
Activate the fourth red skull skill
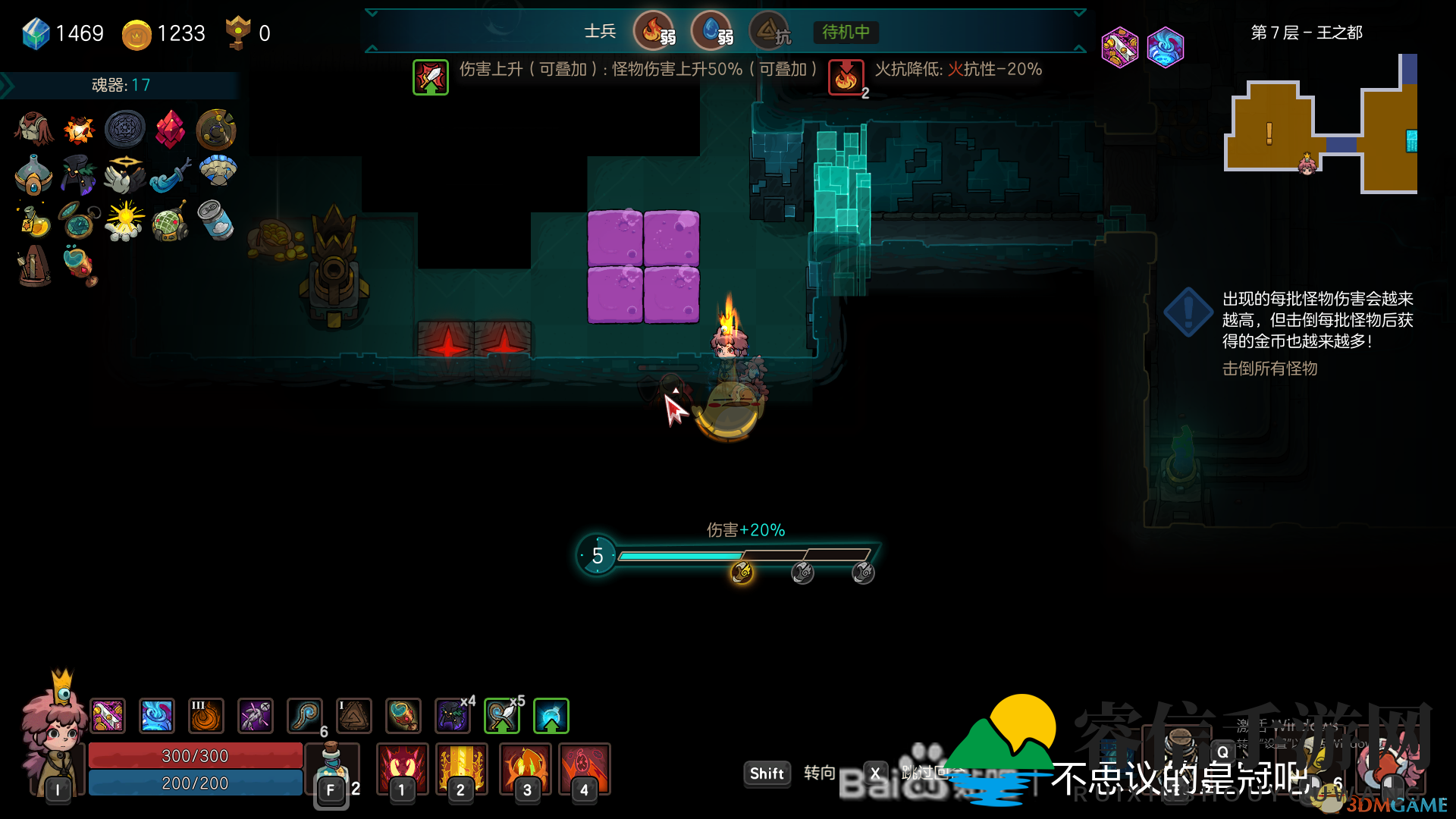584,767
